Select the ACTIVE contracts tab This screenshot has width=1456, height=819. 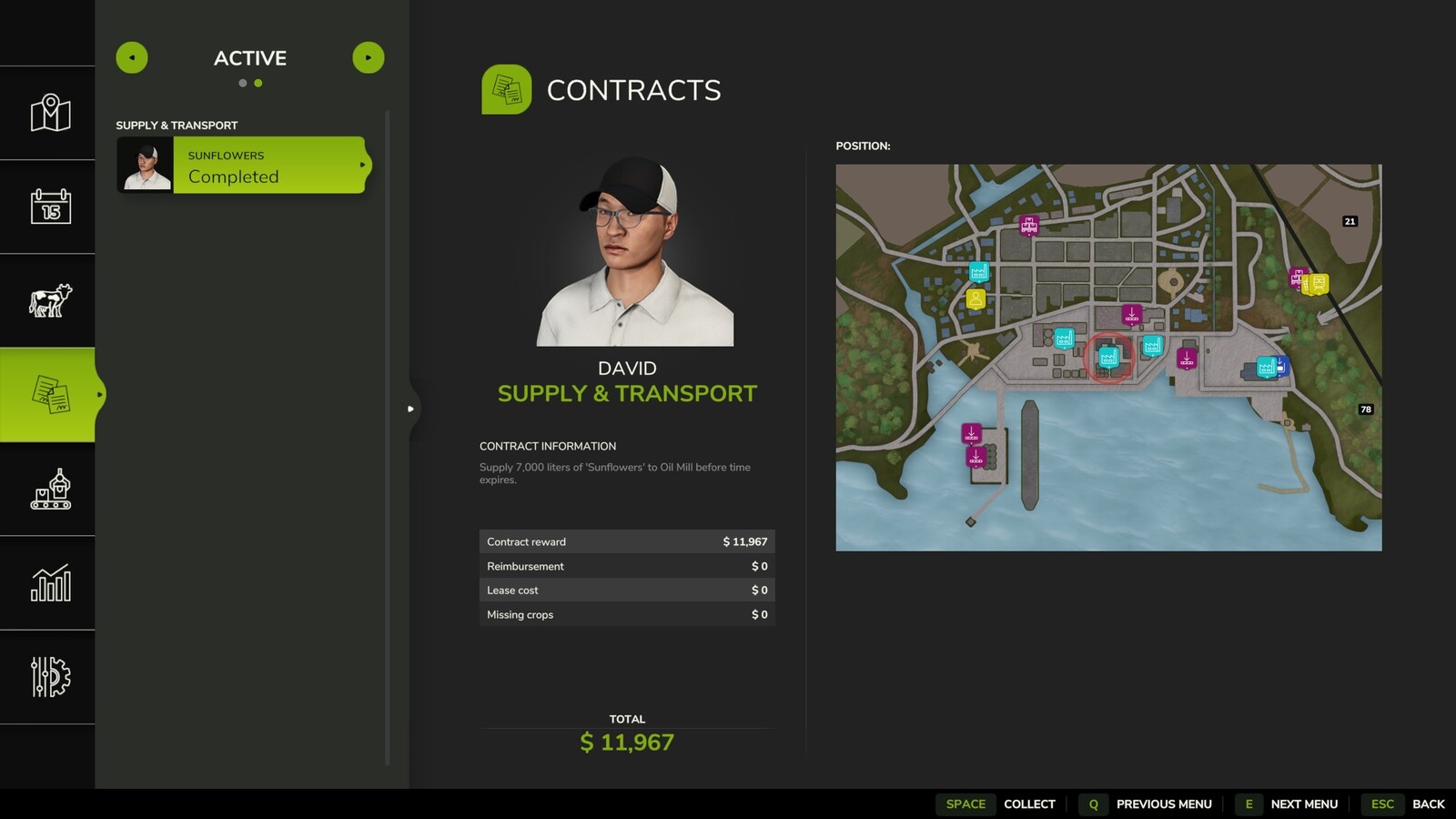click(x=249, y=58)
